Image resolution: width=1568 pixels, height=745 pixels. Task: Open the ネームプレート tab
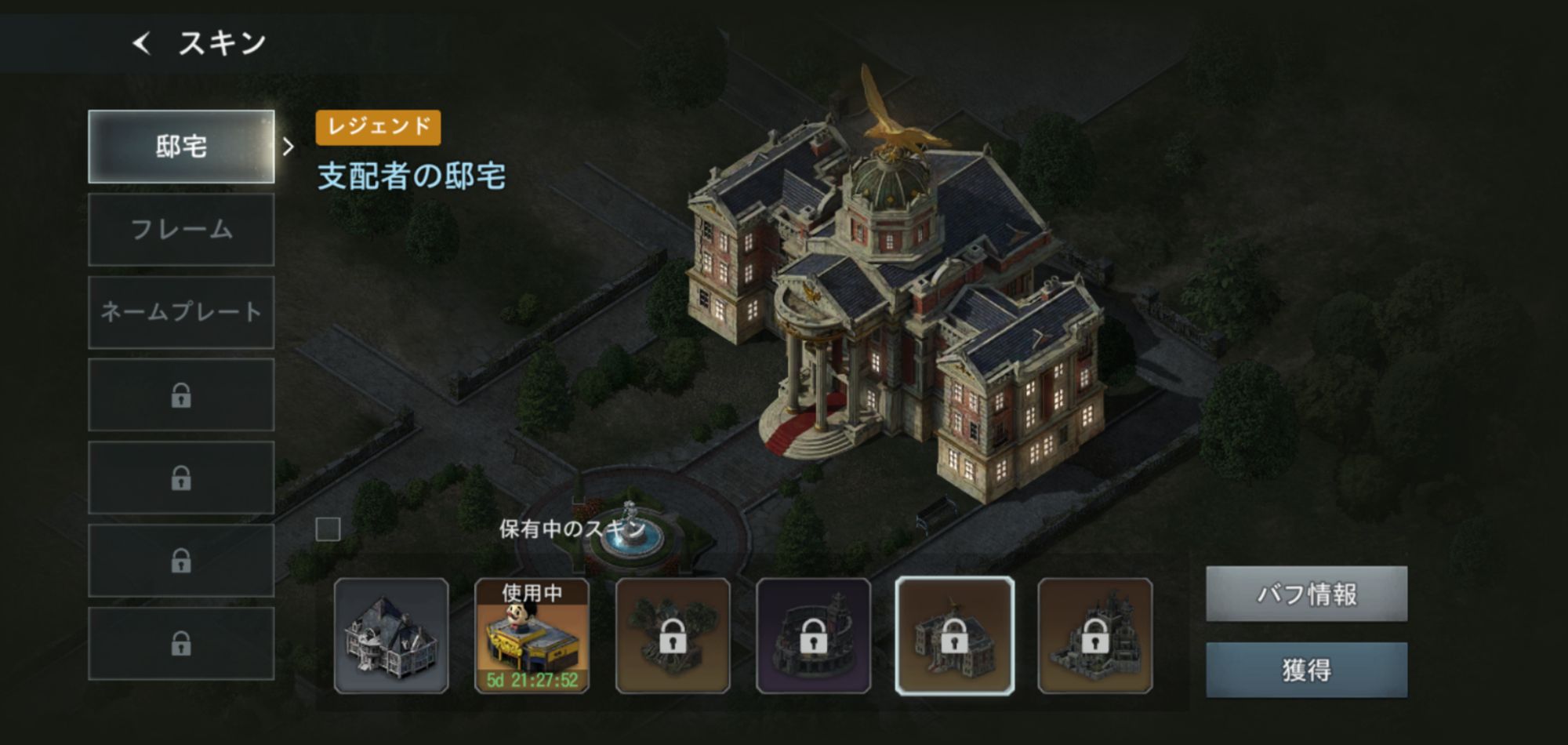(181, 312)
